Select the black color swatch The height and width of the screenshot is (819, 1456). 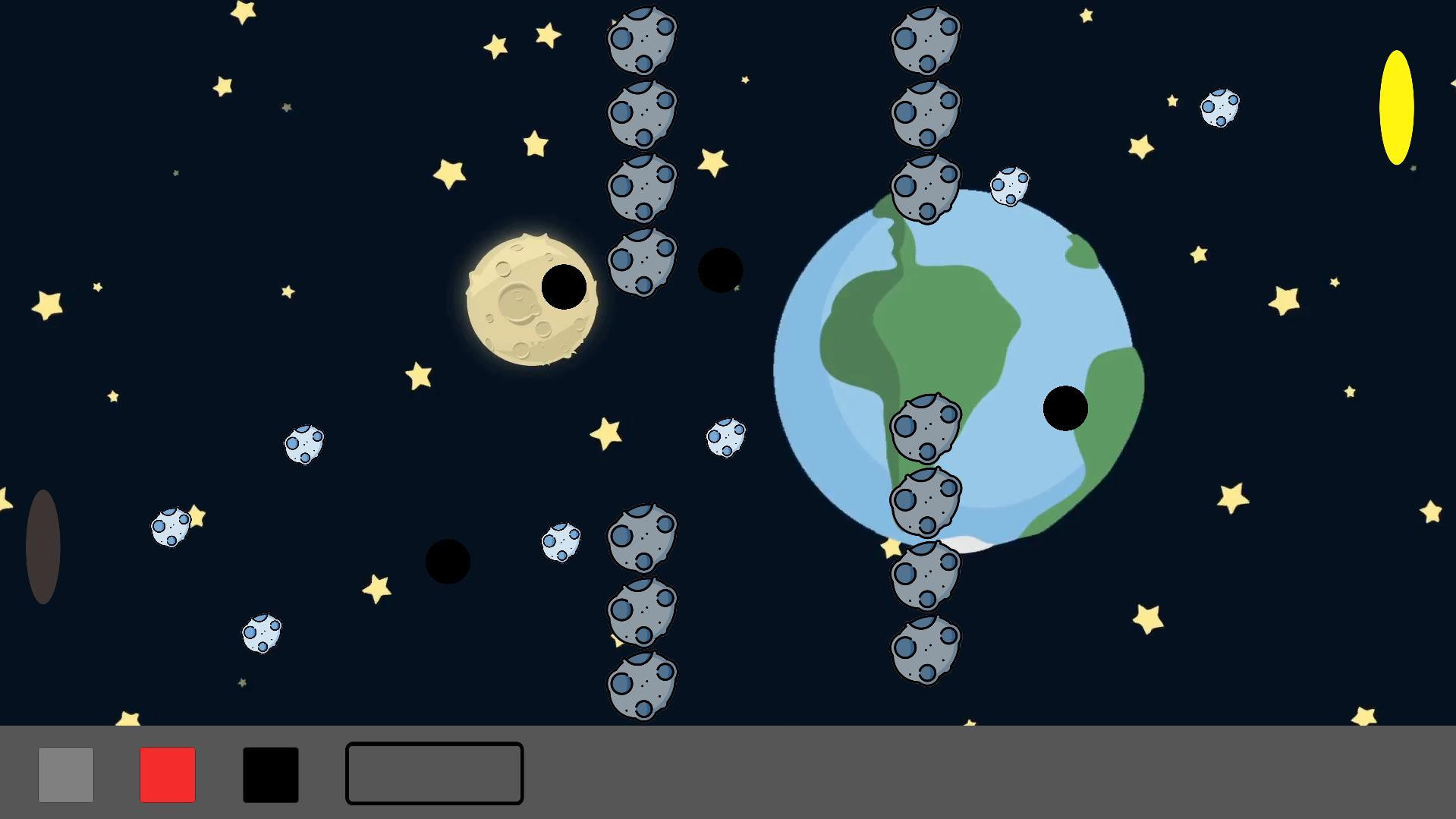click(x=269, y=773)
